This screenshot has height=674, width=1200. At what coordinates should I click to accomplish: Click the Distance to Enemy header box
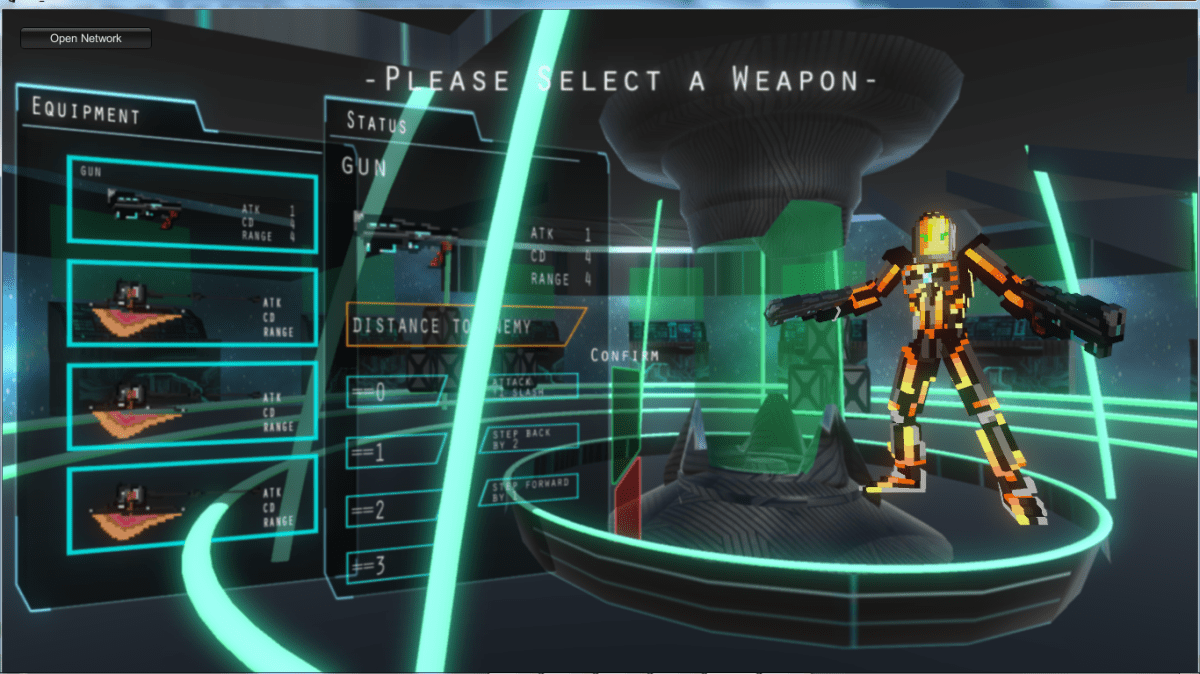pyautogui.click(x=465, y=326)
